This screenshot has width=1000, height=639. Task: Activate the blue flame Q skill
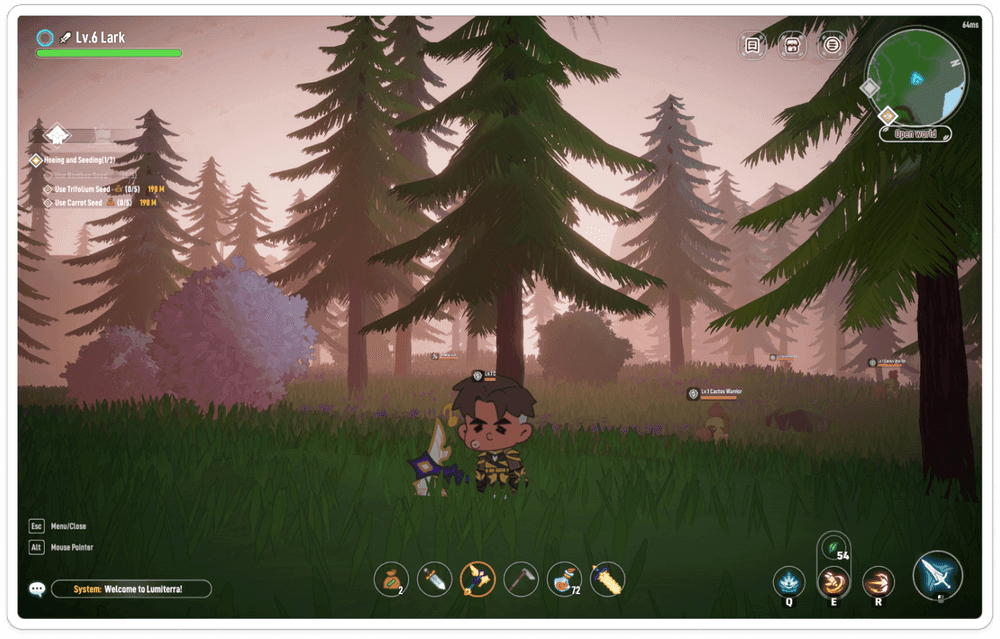(x=789, y=581)
